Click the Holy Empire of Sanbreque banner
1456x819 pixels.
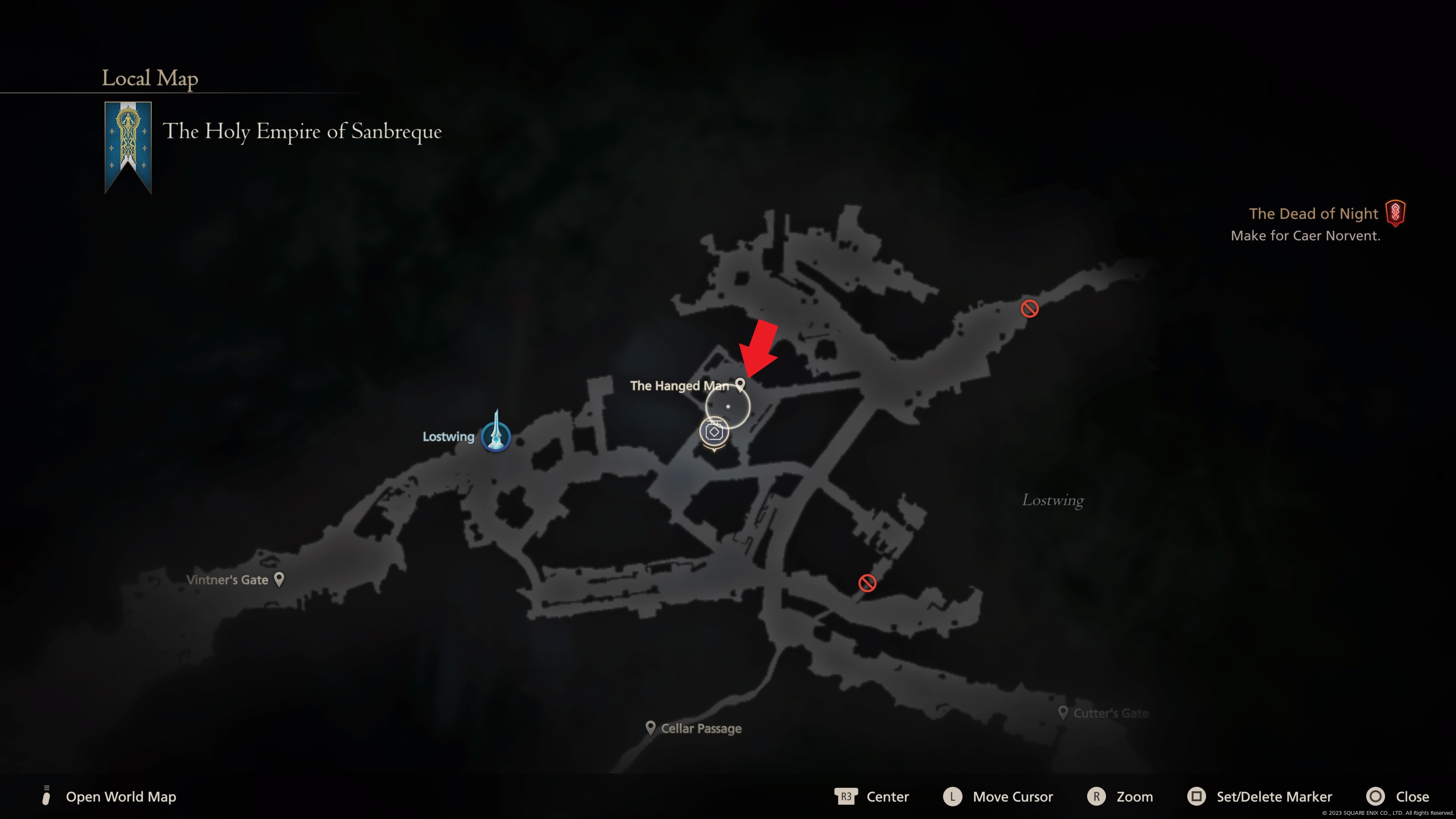point(128,147)
